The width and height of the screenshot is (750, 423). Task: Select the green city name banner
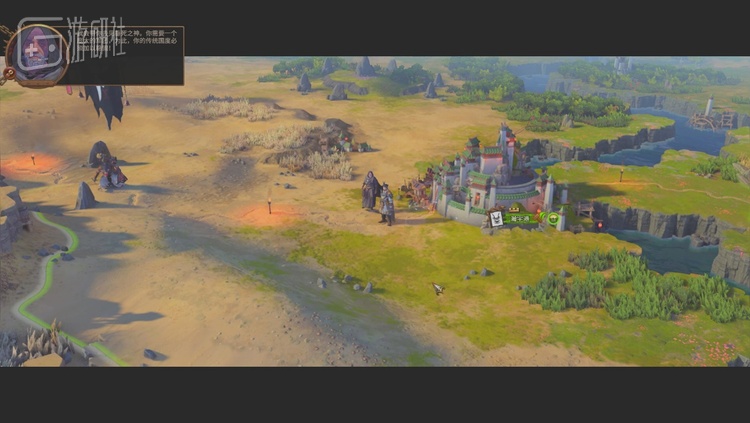click(520, 218)
